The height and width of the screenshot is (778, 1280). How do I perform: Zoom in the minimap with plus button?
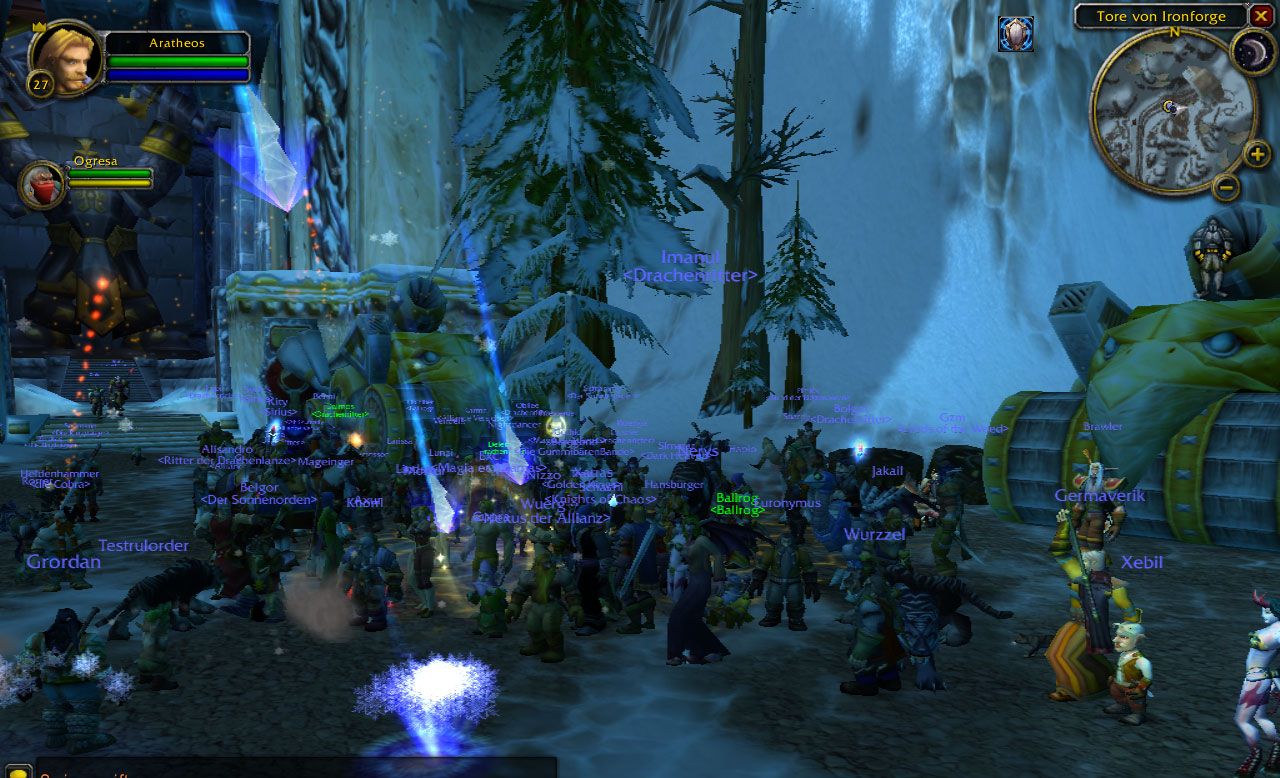pos(1257,154)
